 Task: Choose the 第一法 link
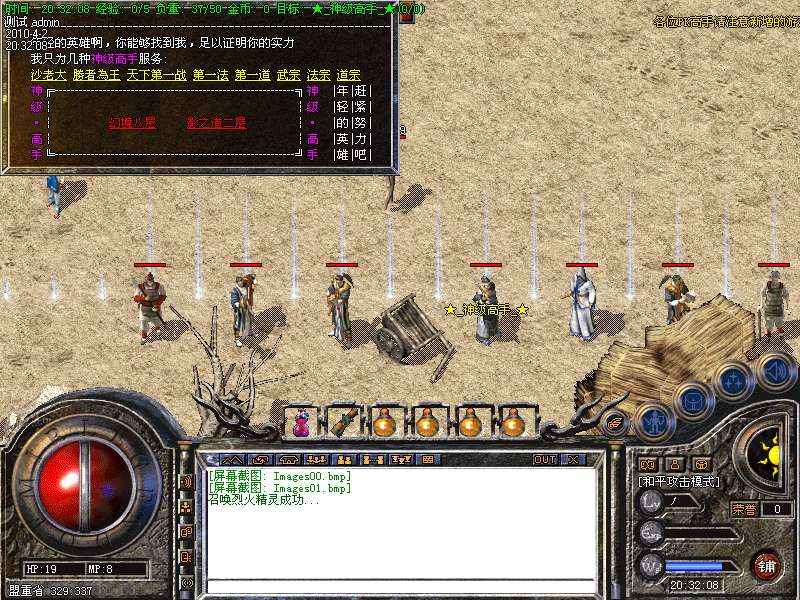coord(210,75)
